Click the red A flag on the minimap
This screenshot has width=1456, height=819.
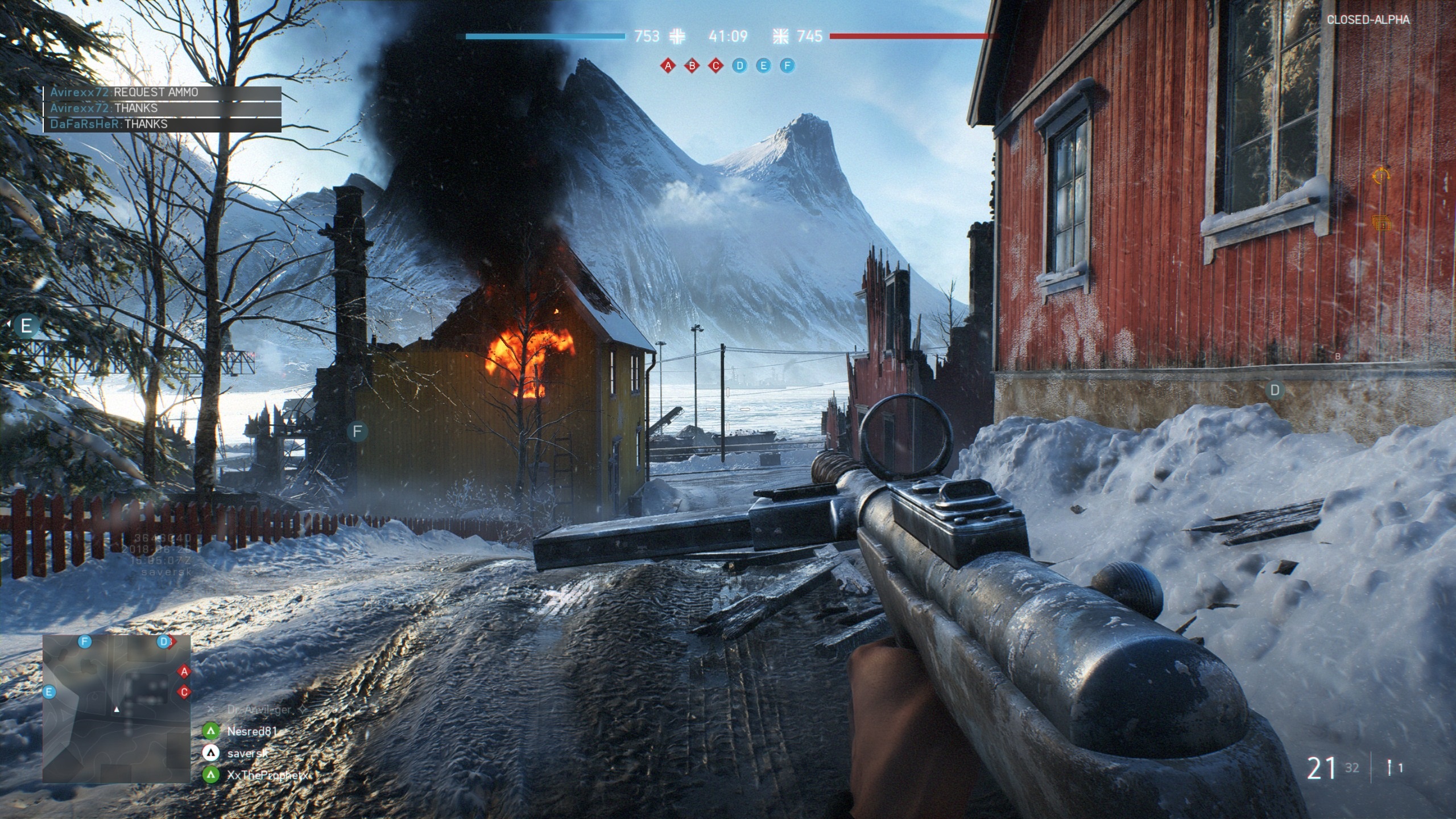184,672
